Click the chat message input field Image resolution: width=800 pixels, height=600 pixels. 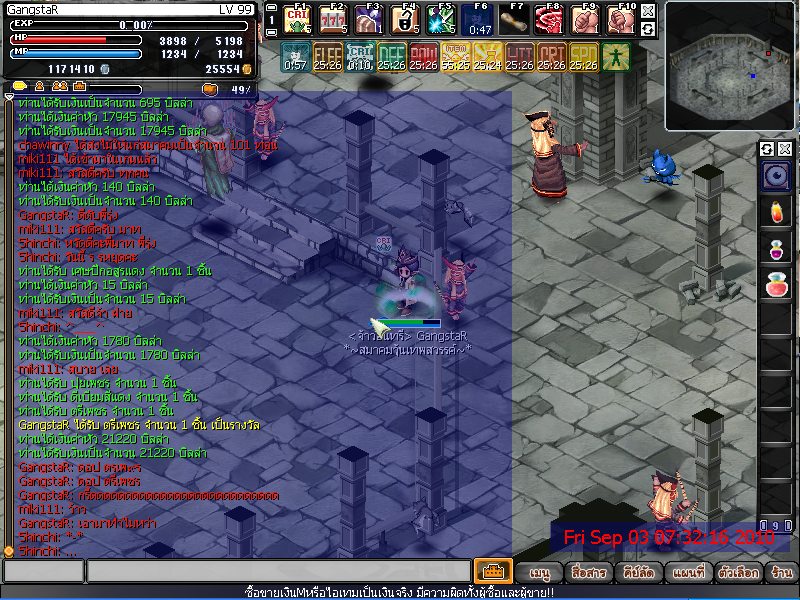pos(278,572)
